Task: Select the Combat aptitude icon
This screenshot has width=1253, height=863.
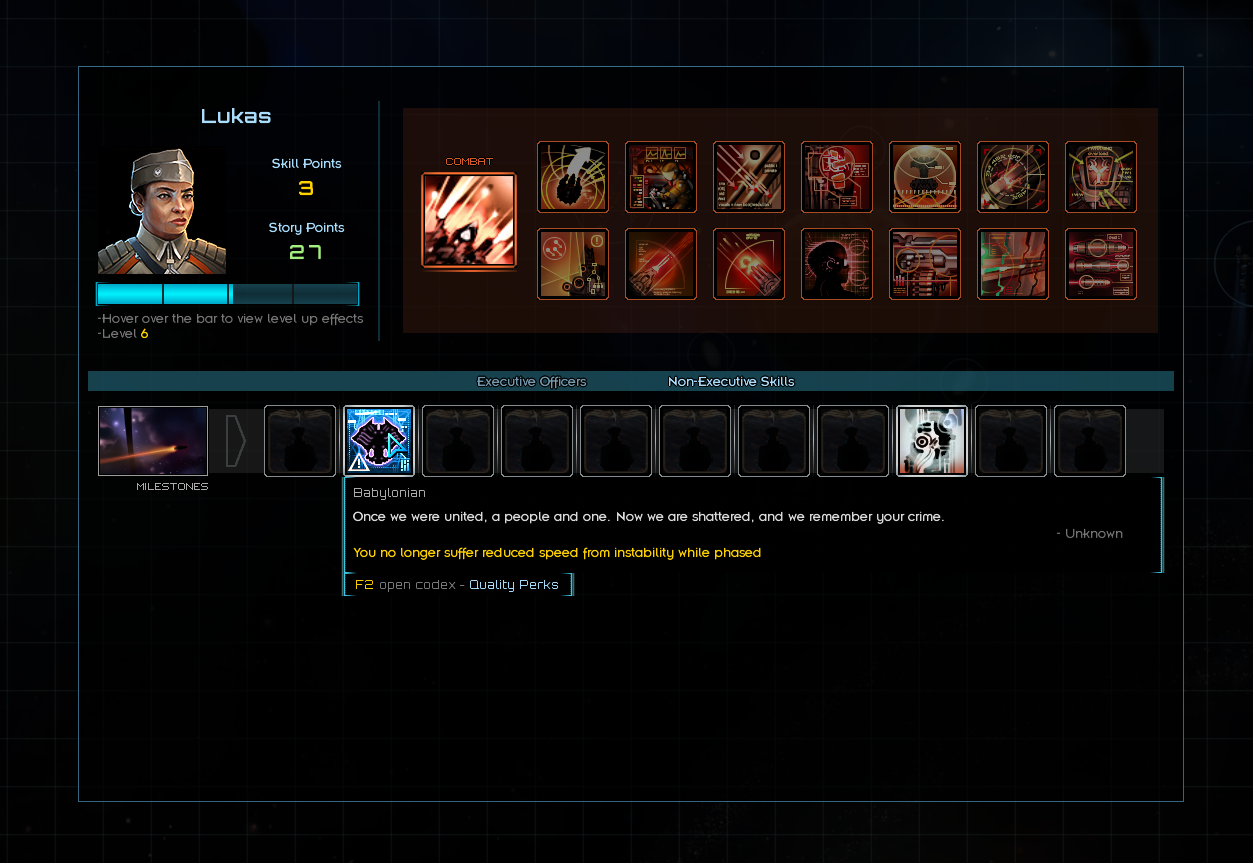Action: (469, 220)
